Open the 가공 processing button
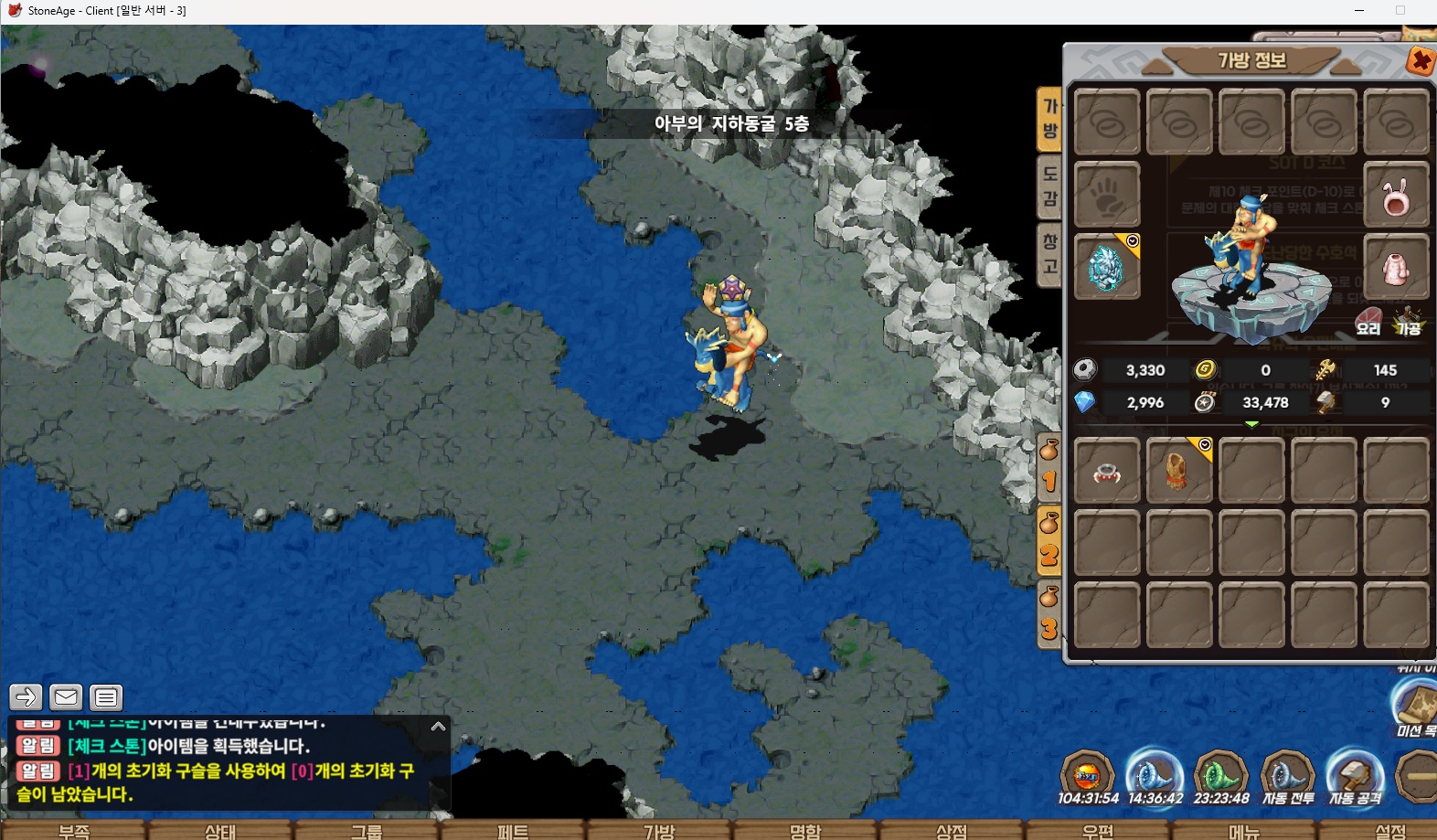The height and width of the screenshot is (840, 1437). click(1408, 322)
